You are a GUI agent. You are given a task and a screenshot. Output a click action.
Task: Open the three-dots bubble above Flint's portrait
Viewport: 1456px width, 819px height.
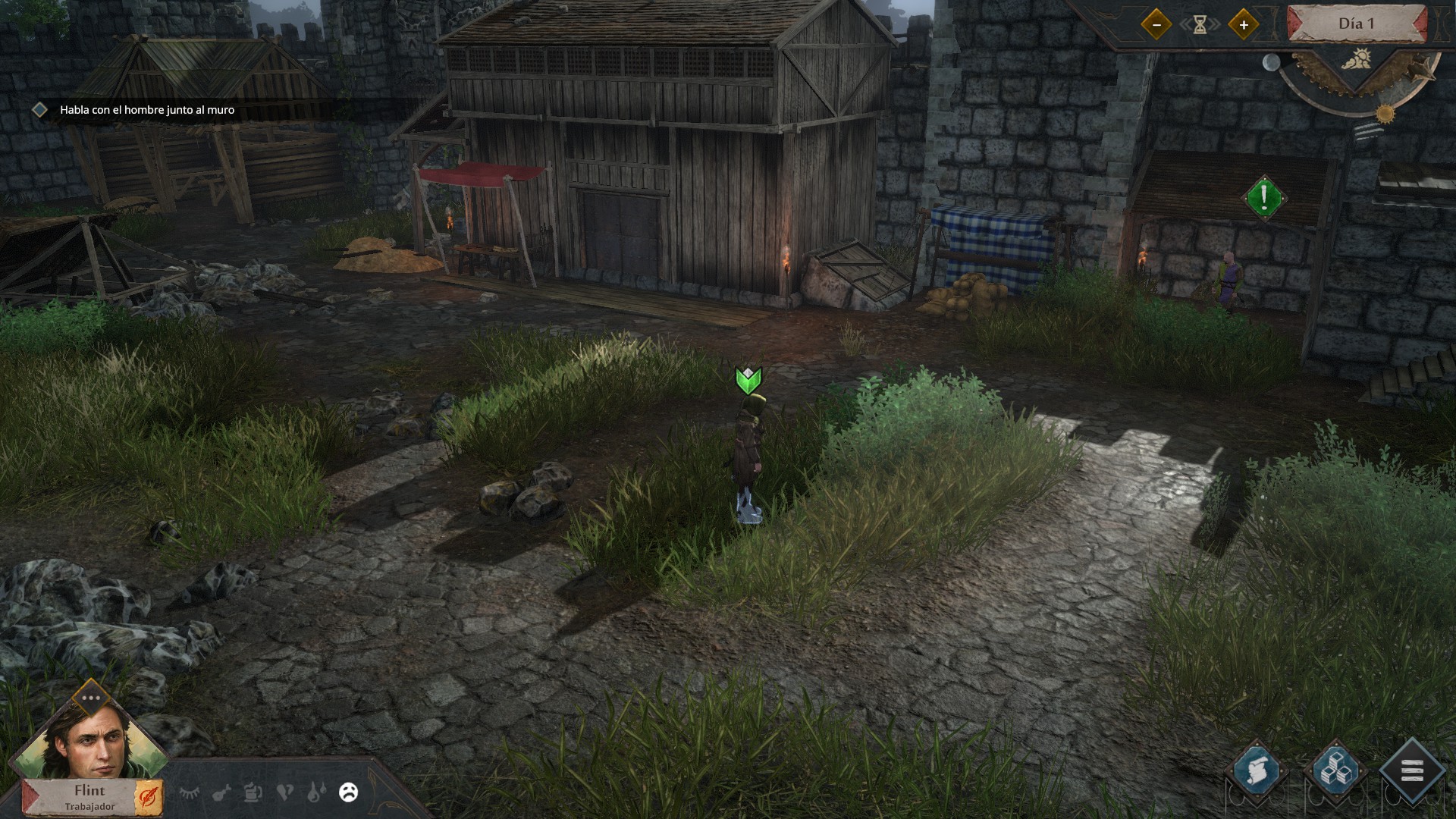point(91,698)
